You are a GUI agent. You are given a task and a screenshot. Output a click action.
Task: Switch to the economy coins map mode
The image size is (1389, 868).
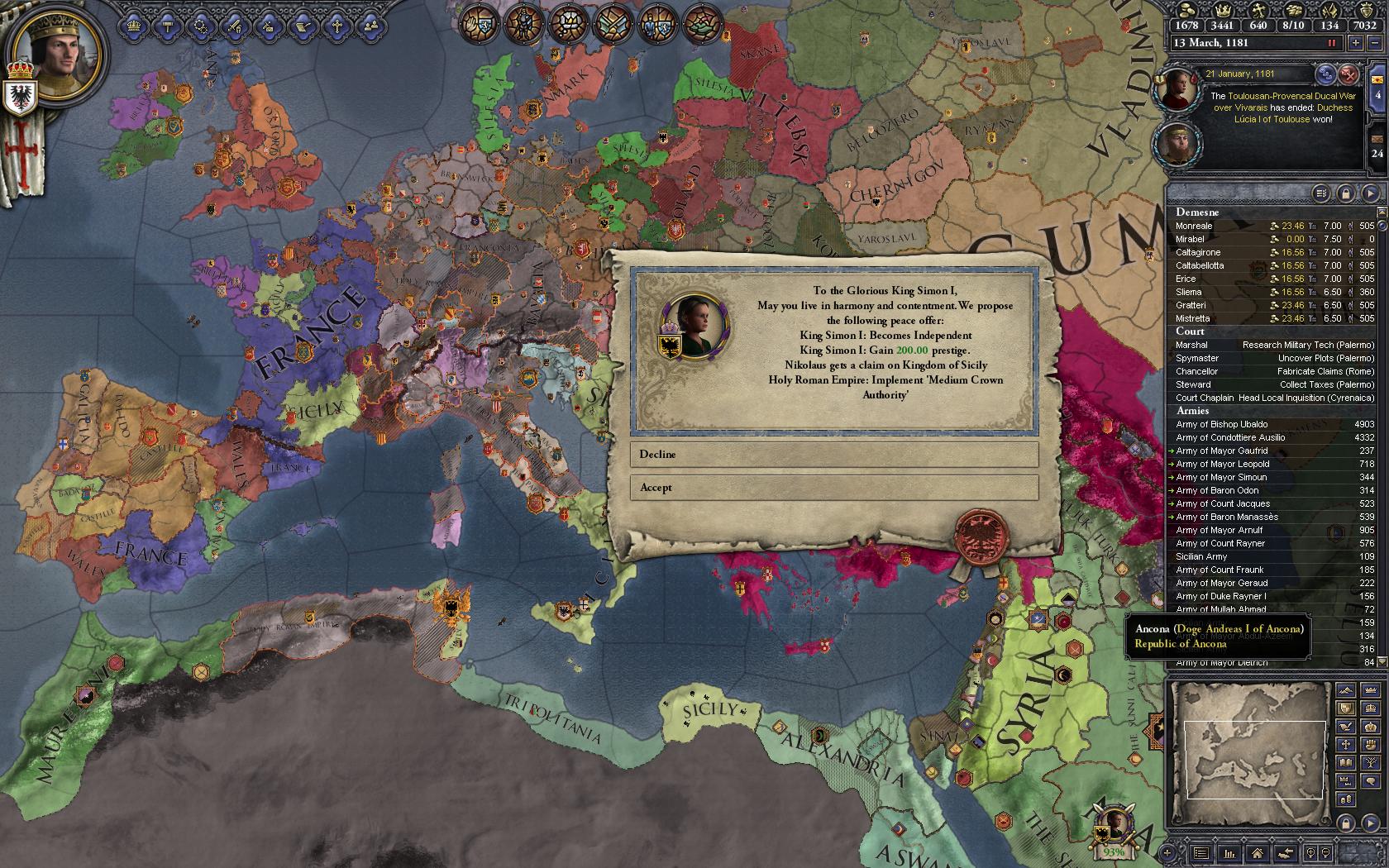click(x=1346, y=799)
